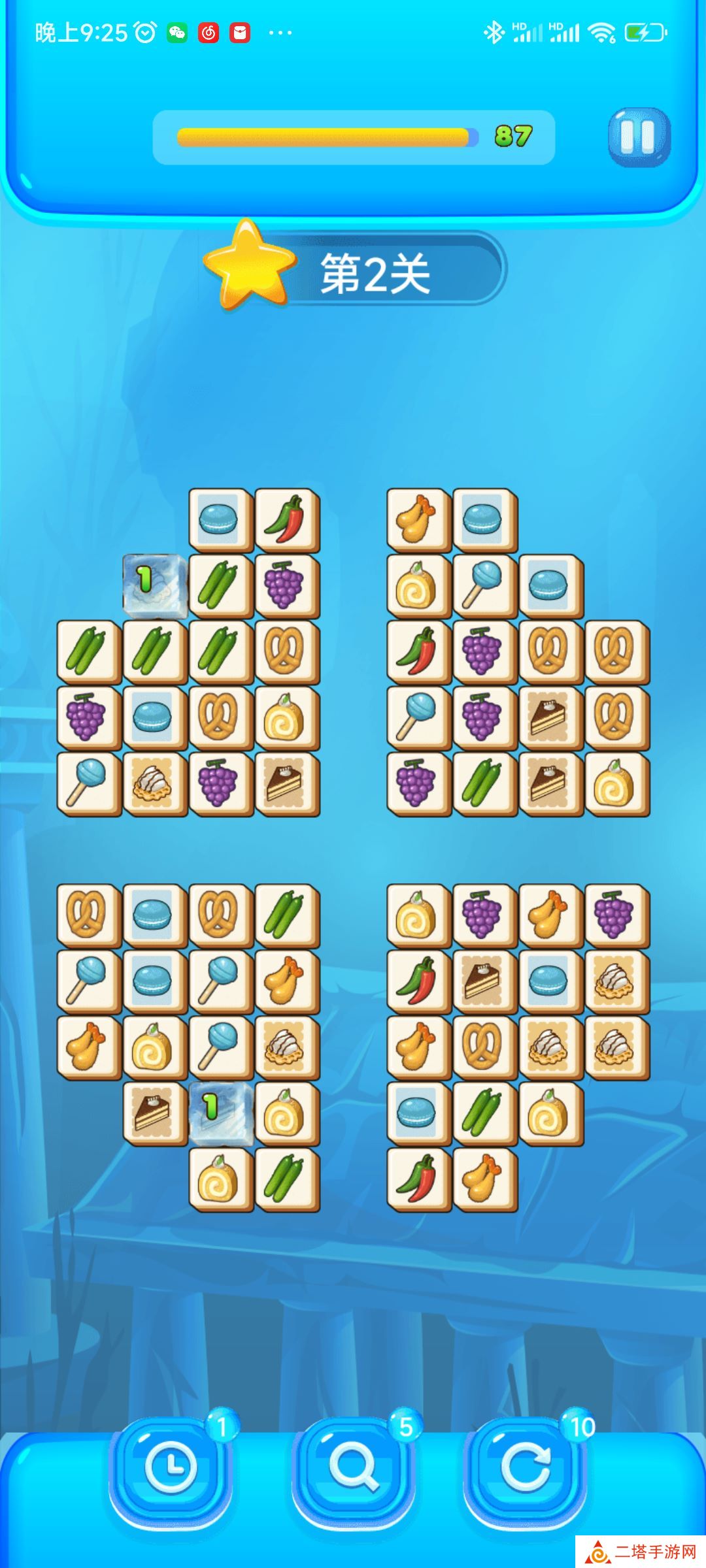Viewport: 706px width, 1568px height.
Task: Activate the magnifying glass hint power-up
Action: click(x=353, y=1467)
